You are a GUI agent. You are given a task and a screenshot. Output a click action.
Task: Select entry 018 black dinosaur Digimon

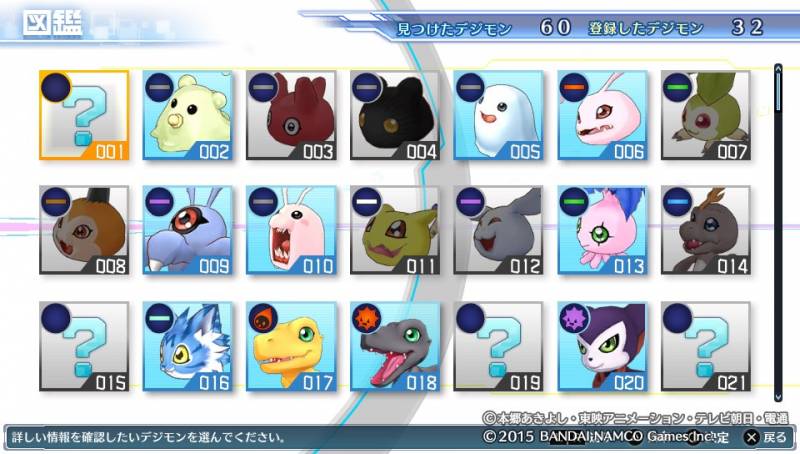click(x=395, y=347)
